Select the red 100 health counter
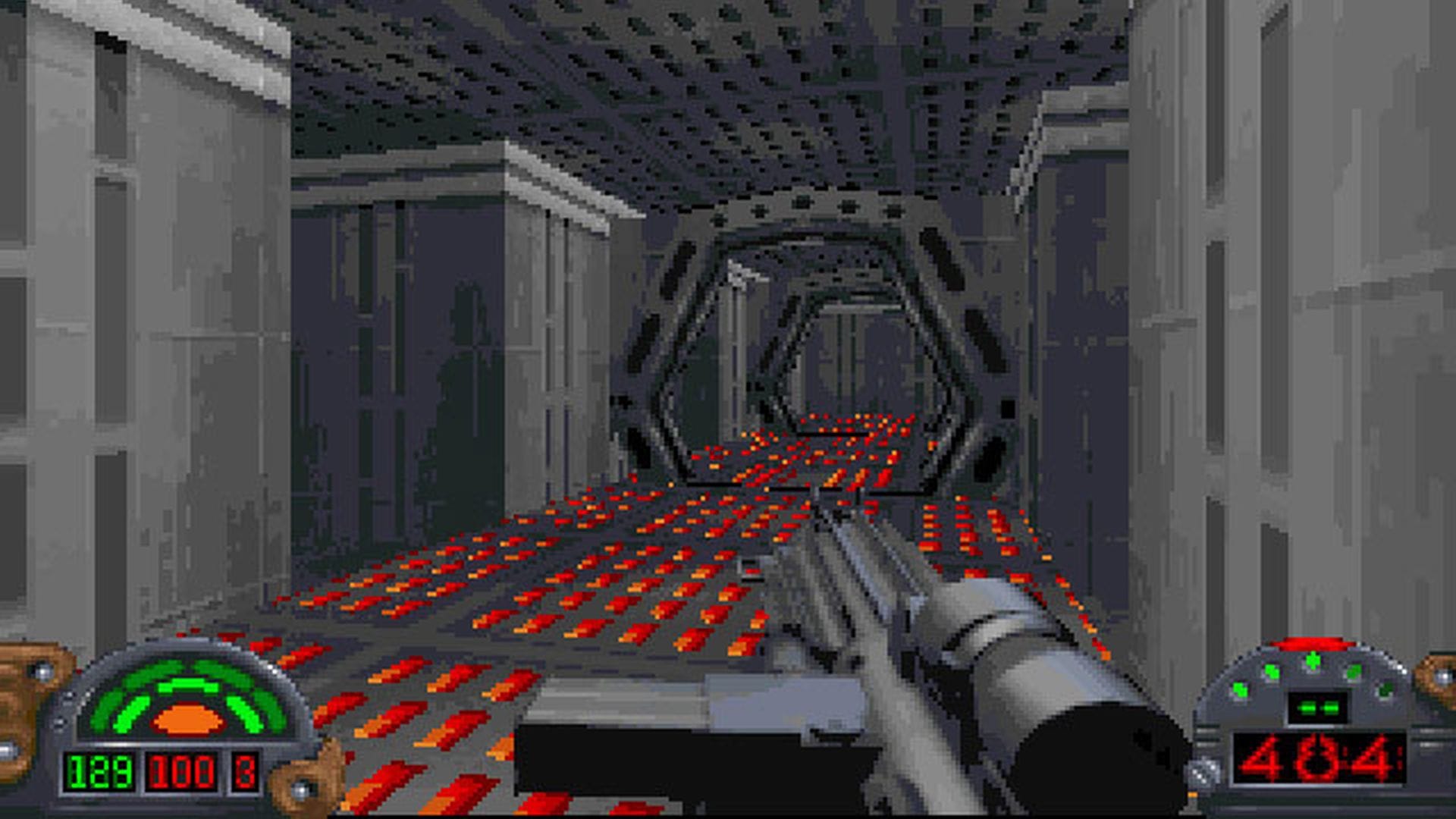This screenshot has height=819, width=1456. [183, 773]
